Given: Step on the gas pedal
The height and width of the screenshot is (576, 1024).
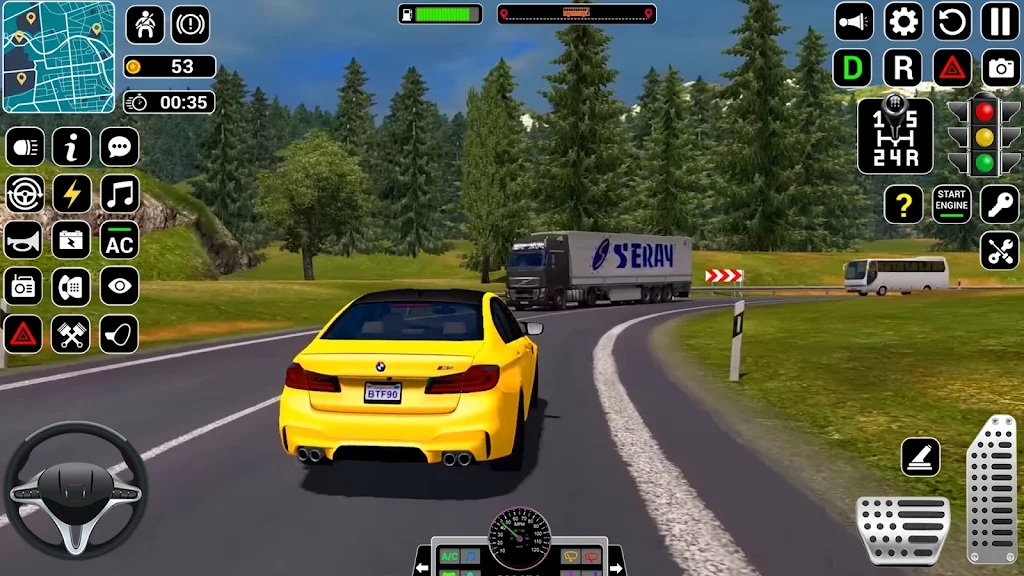Looking at the screenshot, I should pos(991,488).
